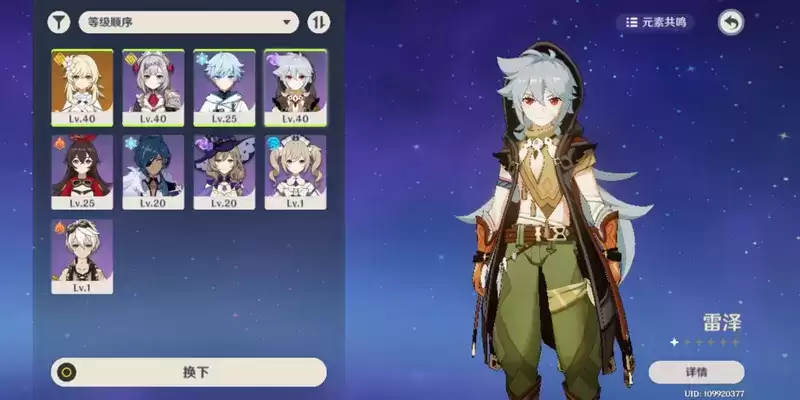Toggle the ascending/descending sort order button

(x=320, y=22)
